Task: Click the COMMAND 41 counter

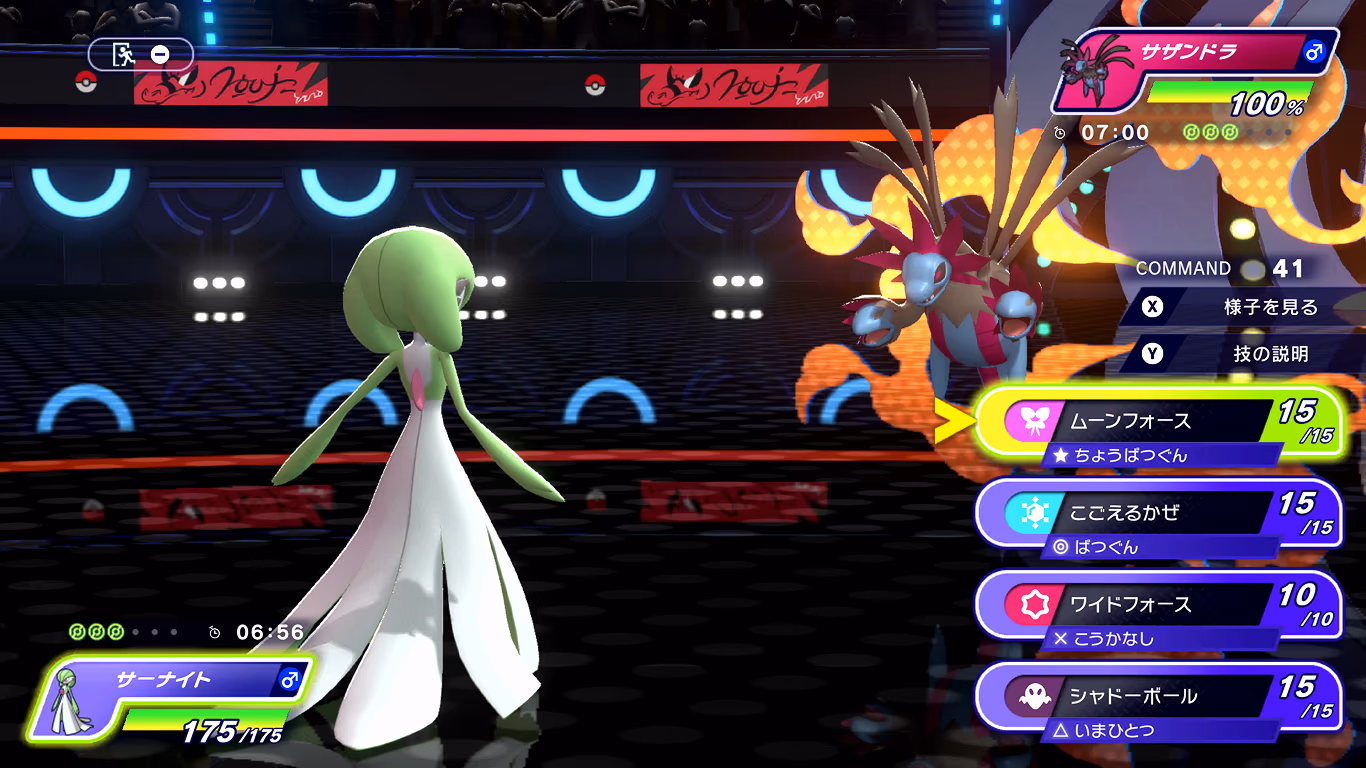Action: point(1218,269)
